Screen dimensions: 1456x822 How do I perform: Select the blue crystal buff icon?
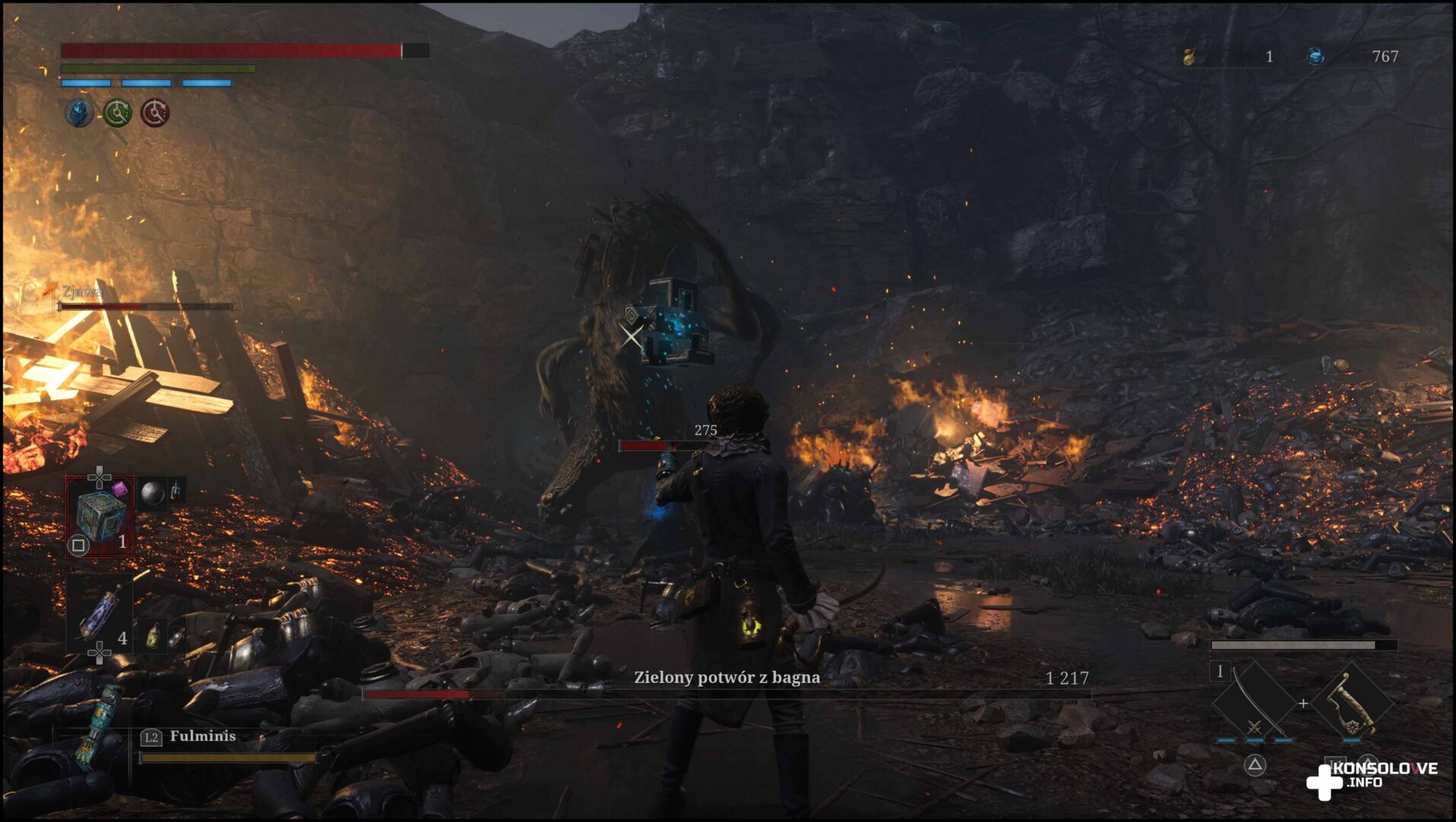(x=78, y=113)
